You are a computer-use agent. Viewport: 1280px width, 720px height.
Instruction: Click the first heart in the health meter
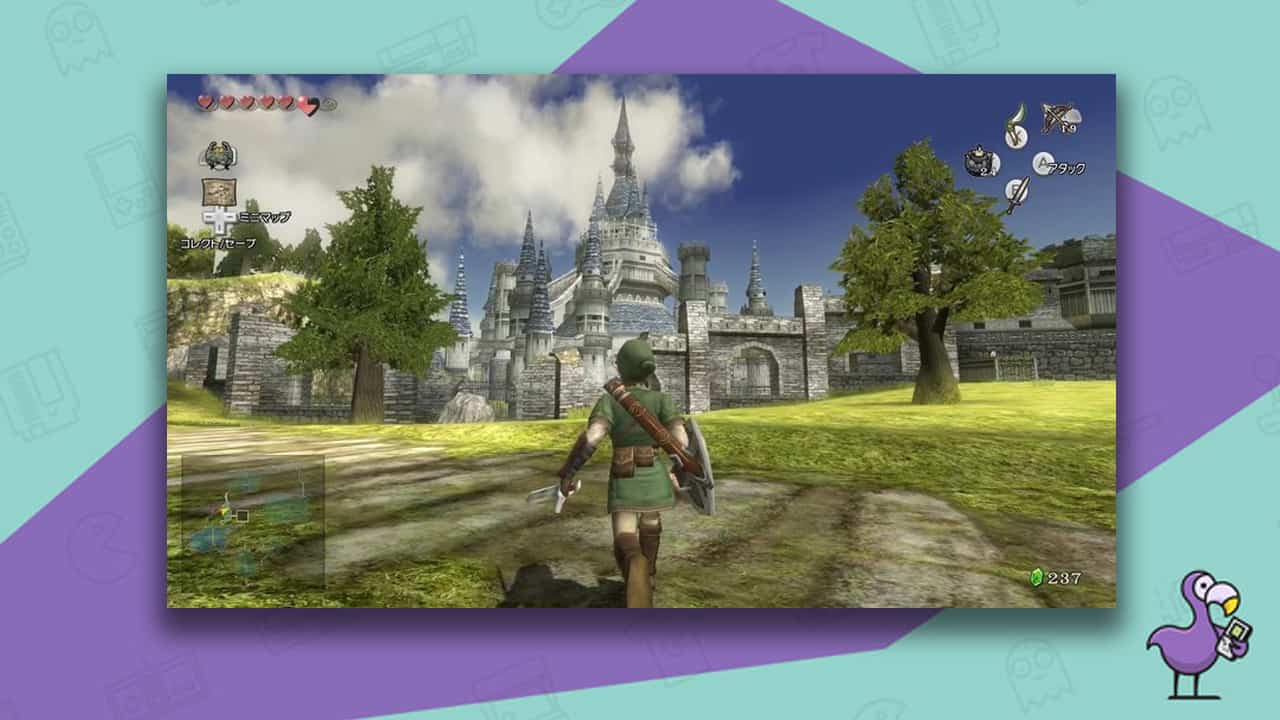tap(204, 103)
